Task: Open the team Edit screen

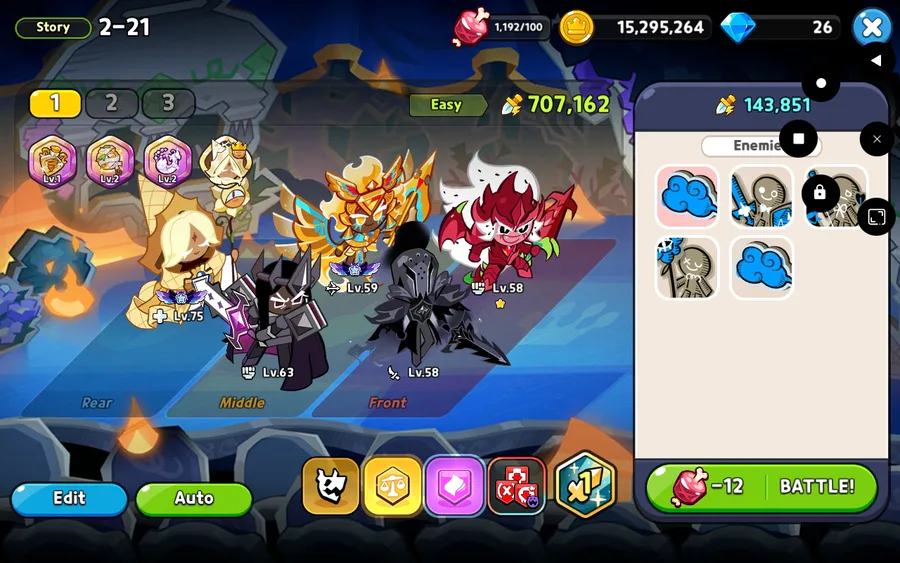Action: [x=69, y=498]
